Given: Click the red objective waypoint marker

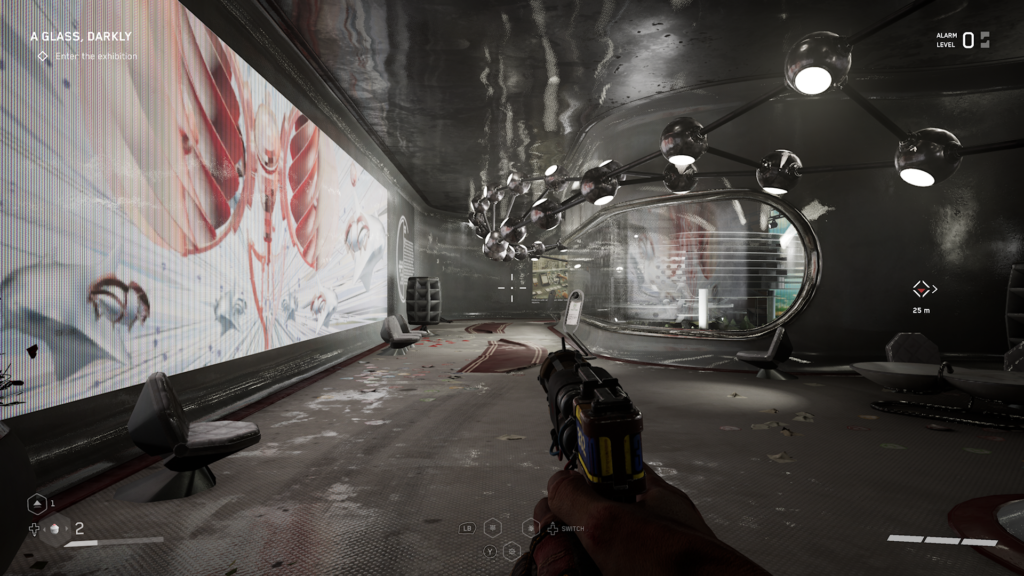Looking at the screenshot, I should click(x=921, y=289).
